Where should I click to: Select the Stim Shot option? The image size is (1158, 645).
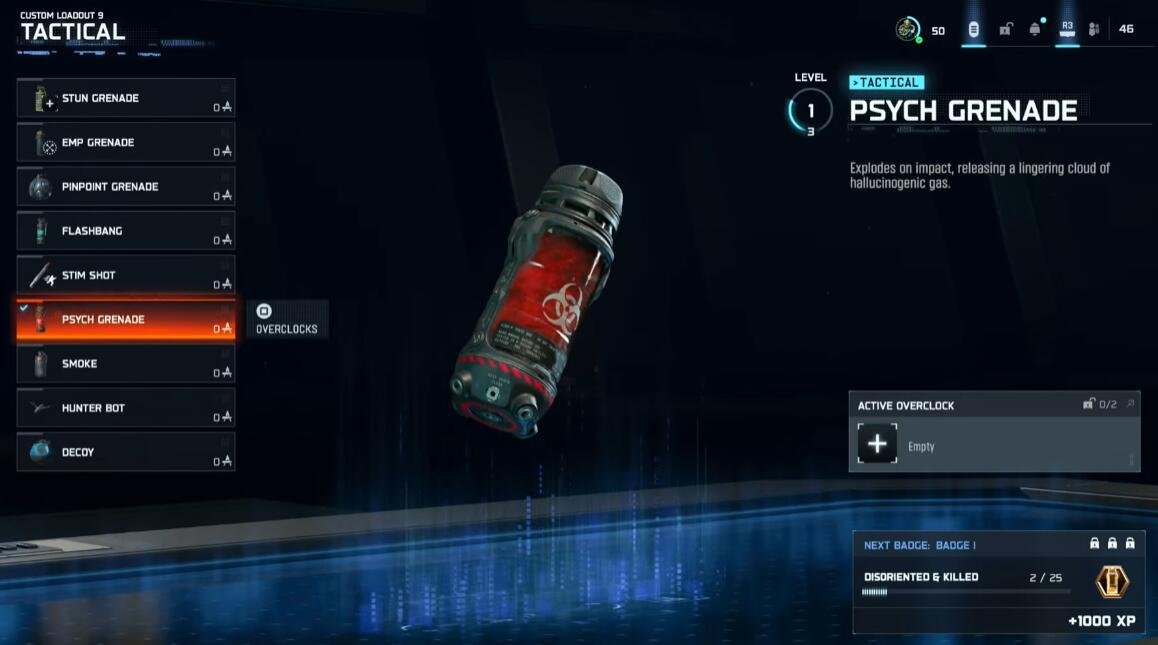[x=126, y=275]
